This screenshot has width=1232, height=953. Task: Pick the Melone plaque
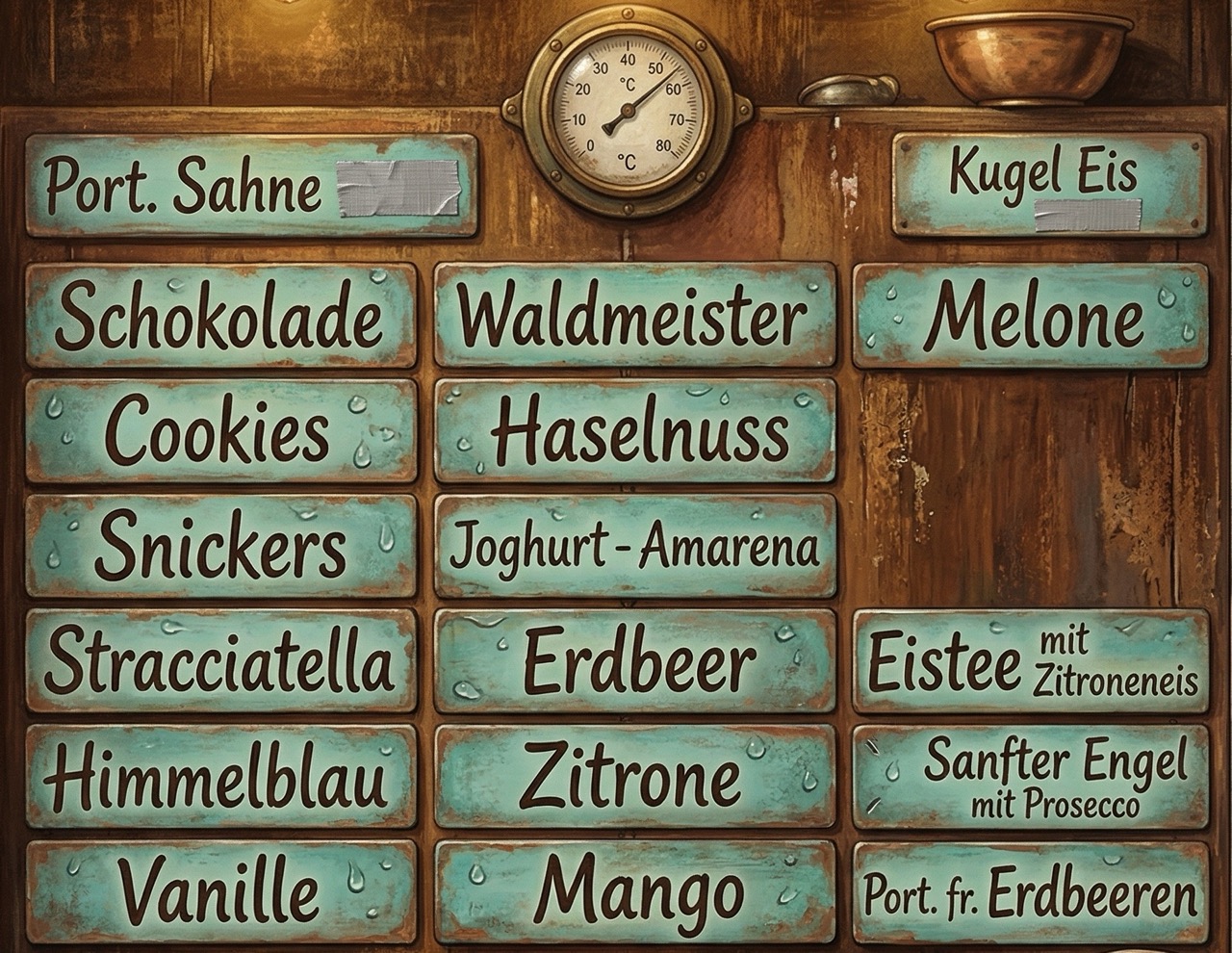[1030, 316]
